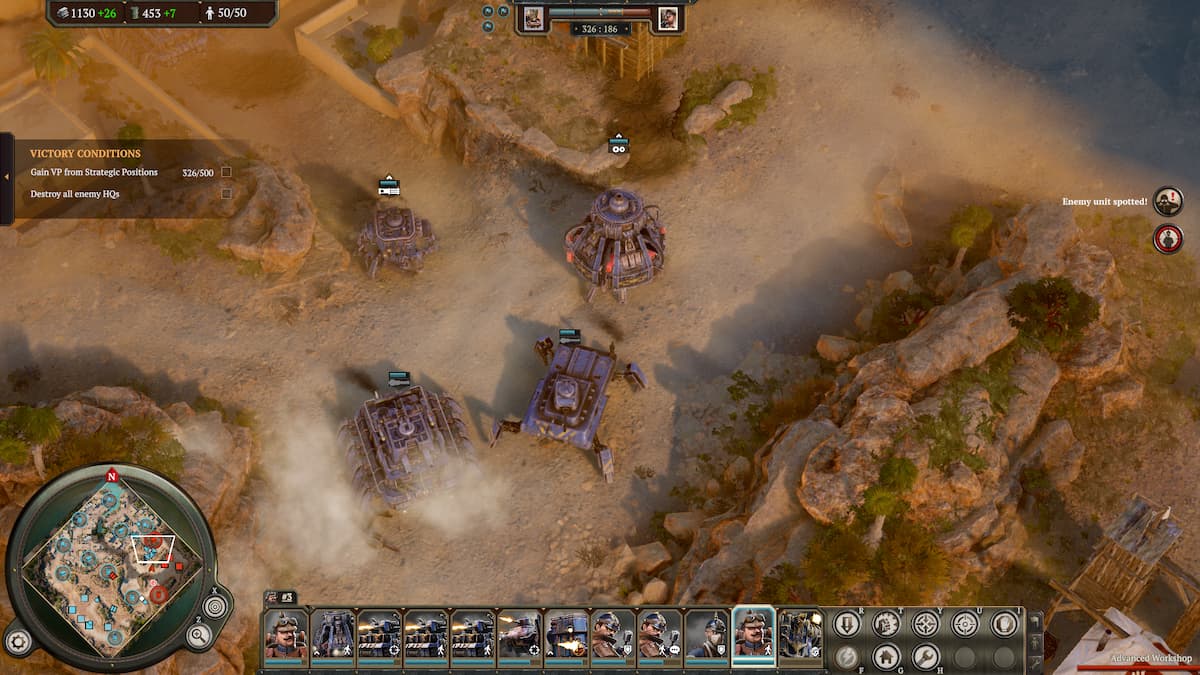
Task: Activate the minimap ping target button
Action: [215, 605]
